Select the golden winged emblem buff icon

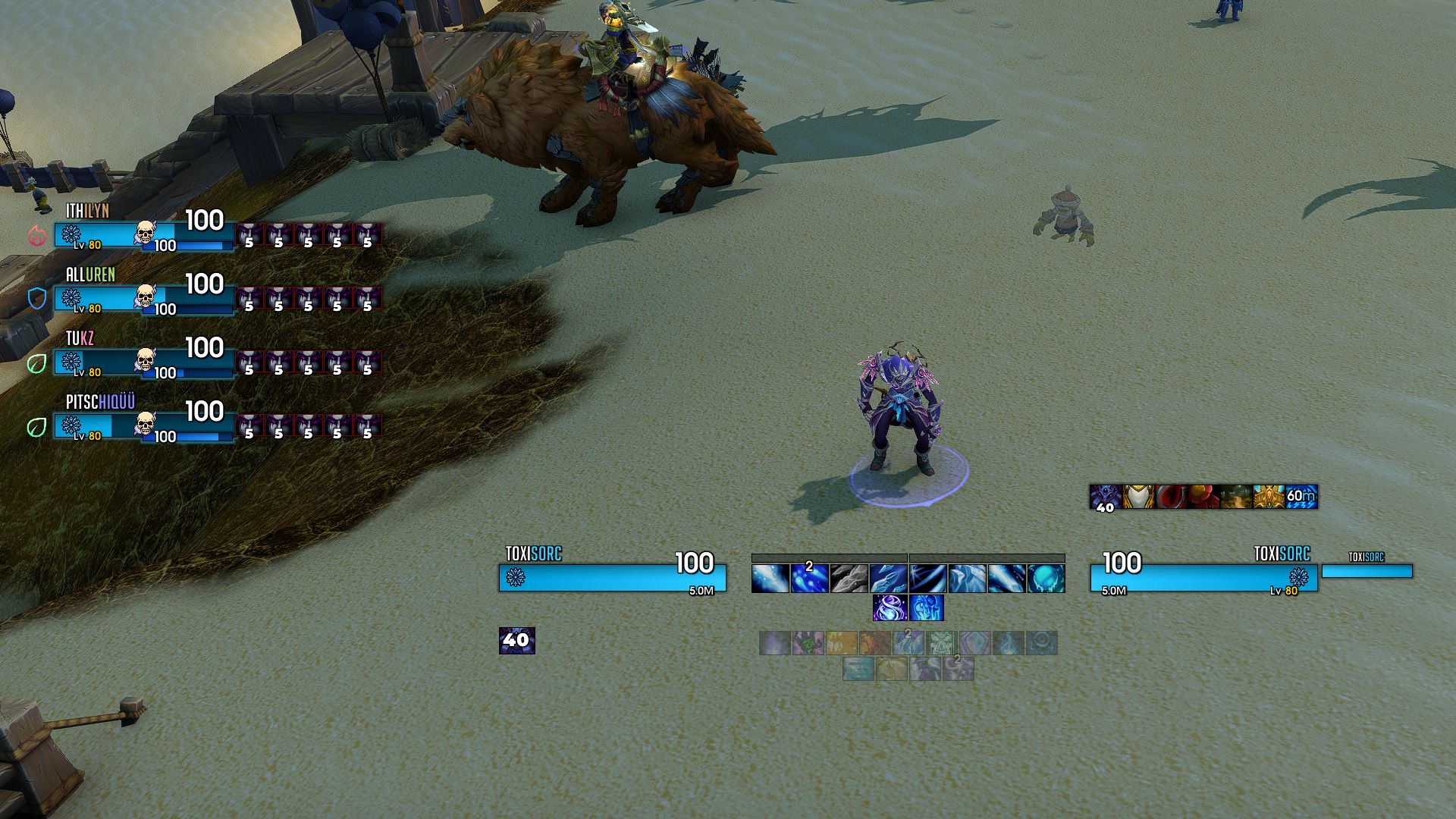(1269, 497)
